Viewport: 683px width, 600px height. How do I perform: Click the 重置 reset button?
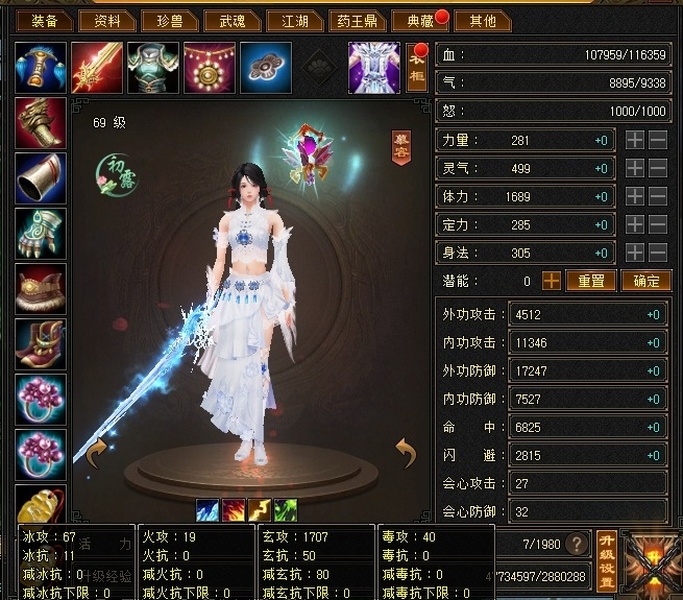[x=591, y=281]
